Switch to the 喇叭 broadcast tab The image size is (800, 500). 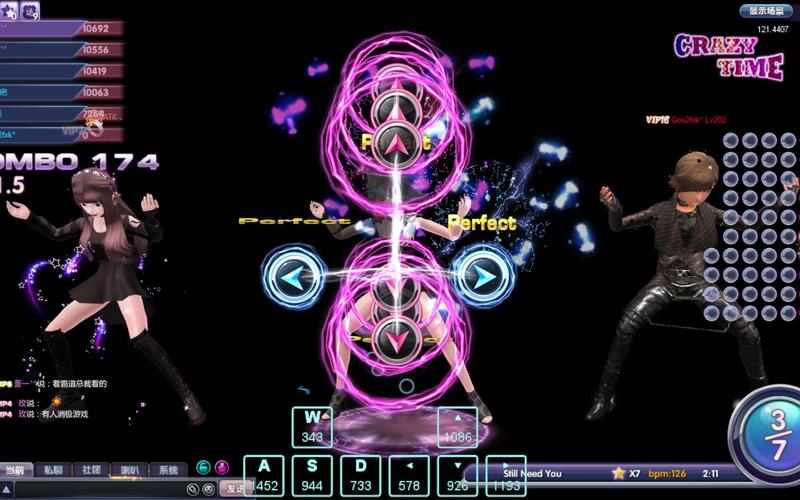[x=130, y=469]
